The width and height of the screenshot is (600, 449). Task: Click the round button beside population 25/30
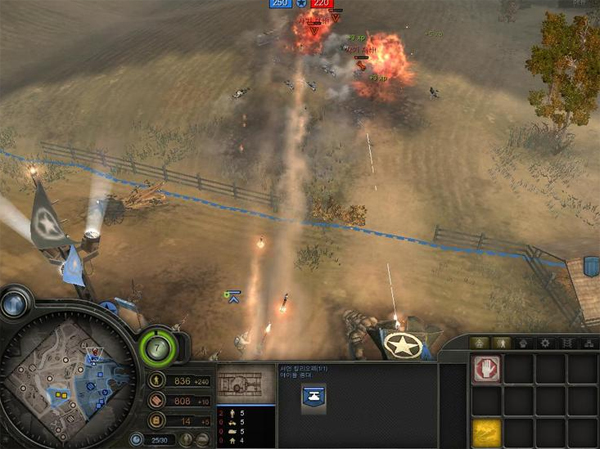pos(136,439)
